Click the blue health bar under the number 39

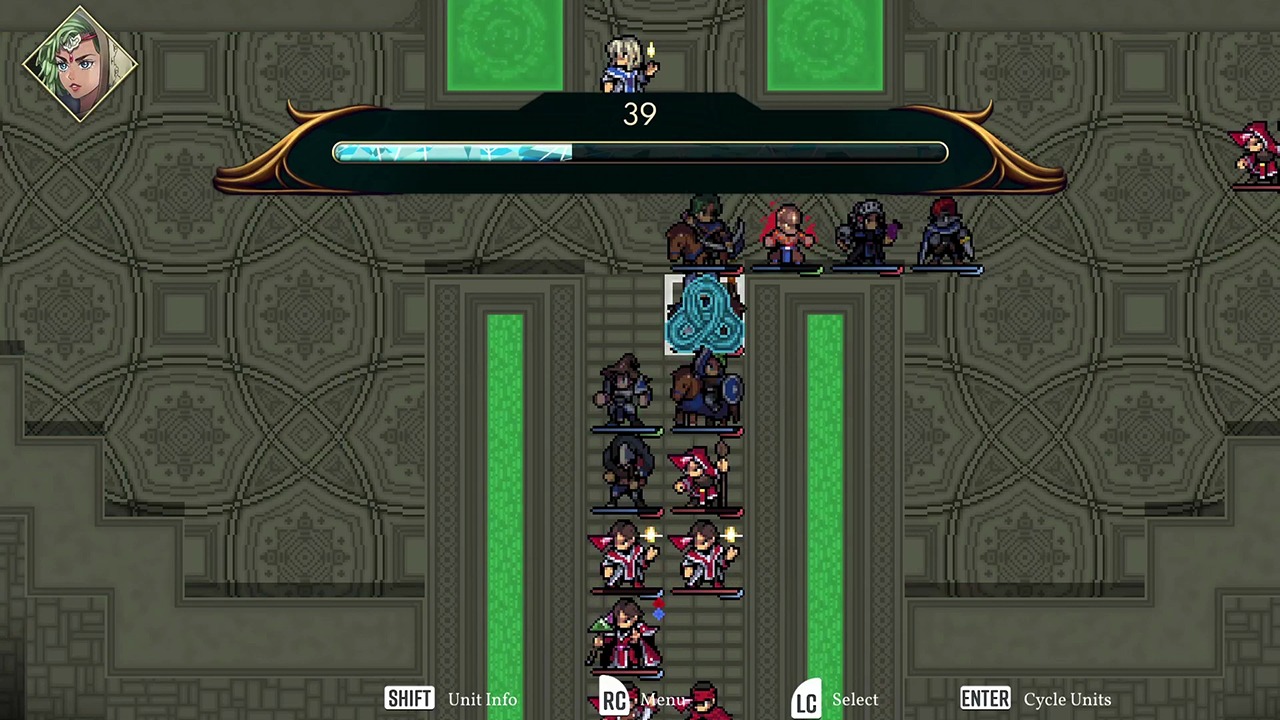pos(450,152)
